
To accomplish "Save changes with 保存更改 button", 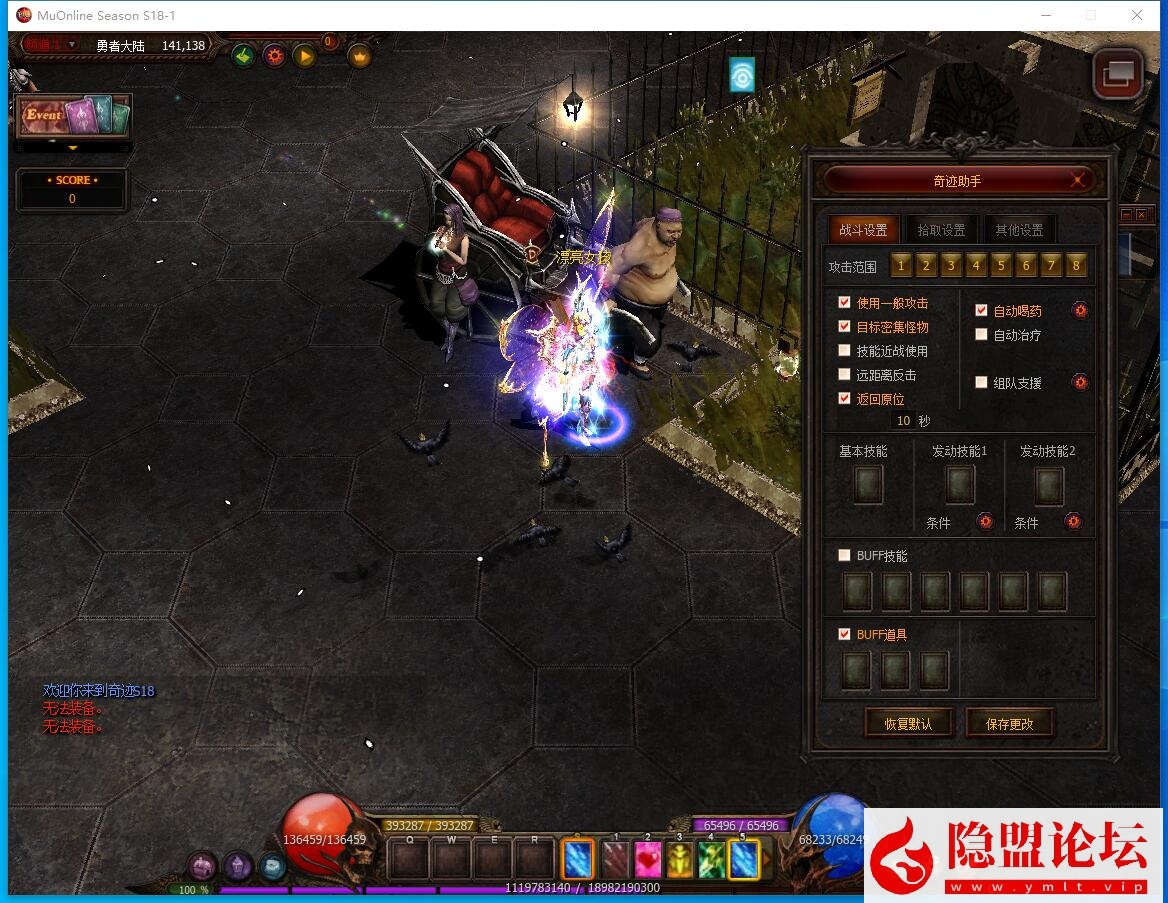I will (x=1009, y=724).
